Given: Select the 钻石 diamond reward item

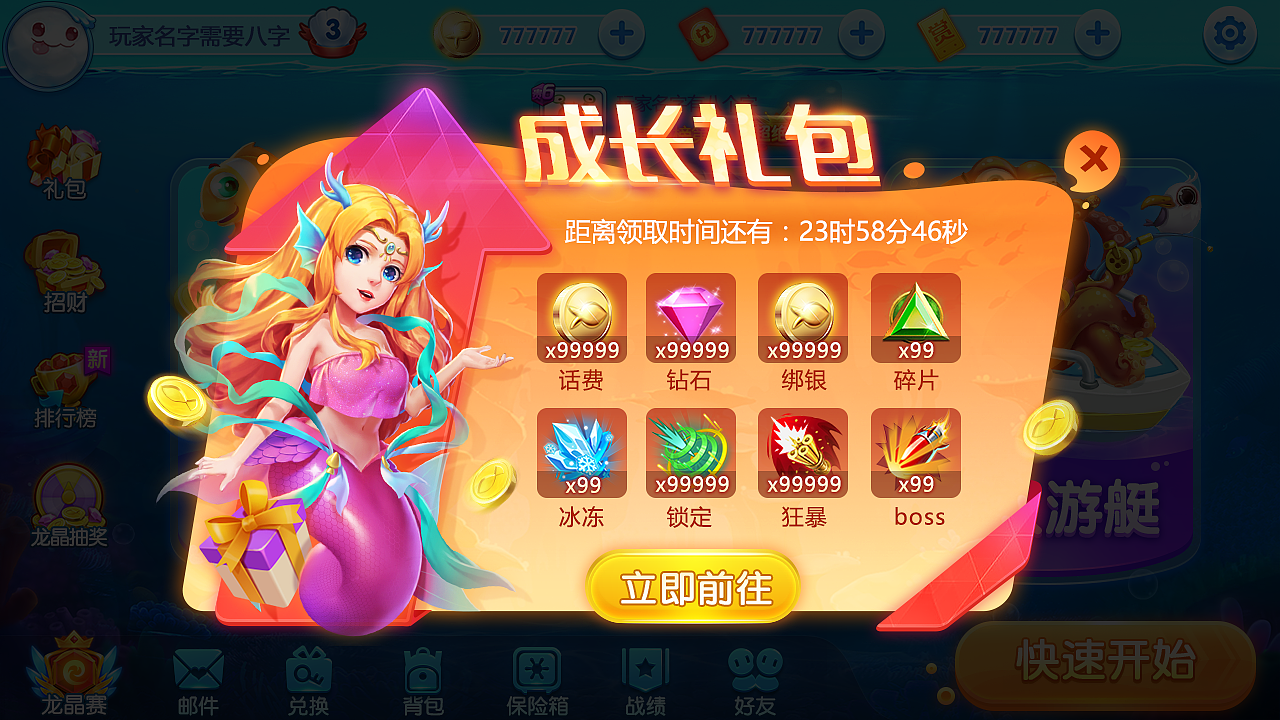Looking at the screenshot, I should point(692,318).
